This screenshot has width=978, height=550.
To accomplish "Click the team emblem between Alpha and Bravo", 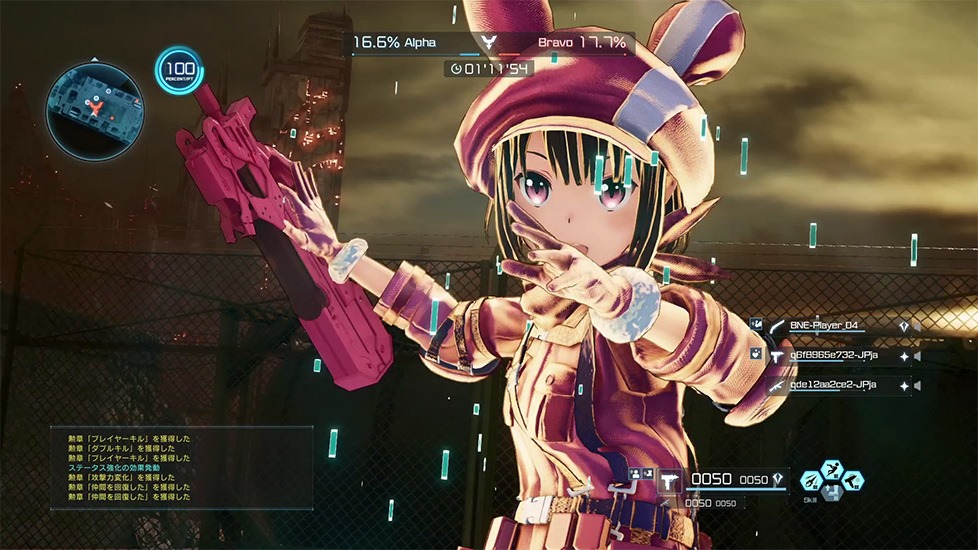I will click(488, 43).
